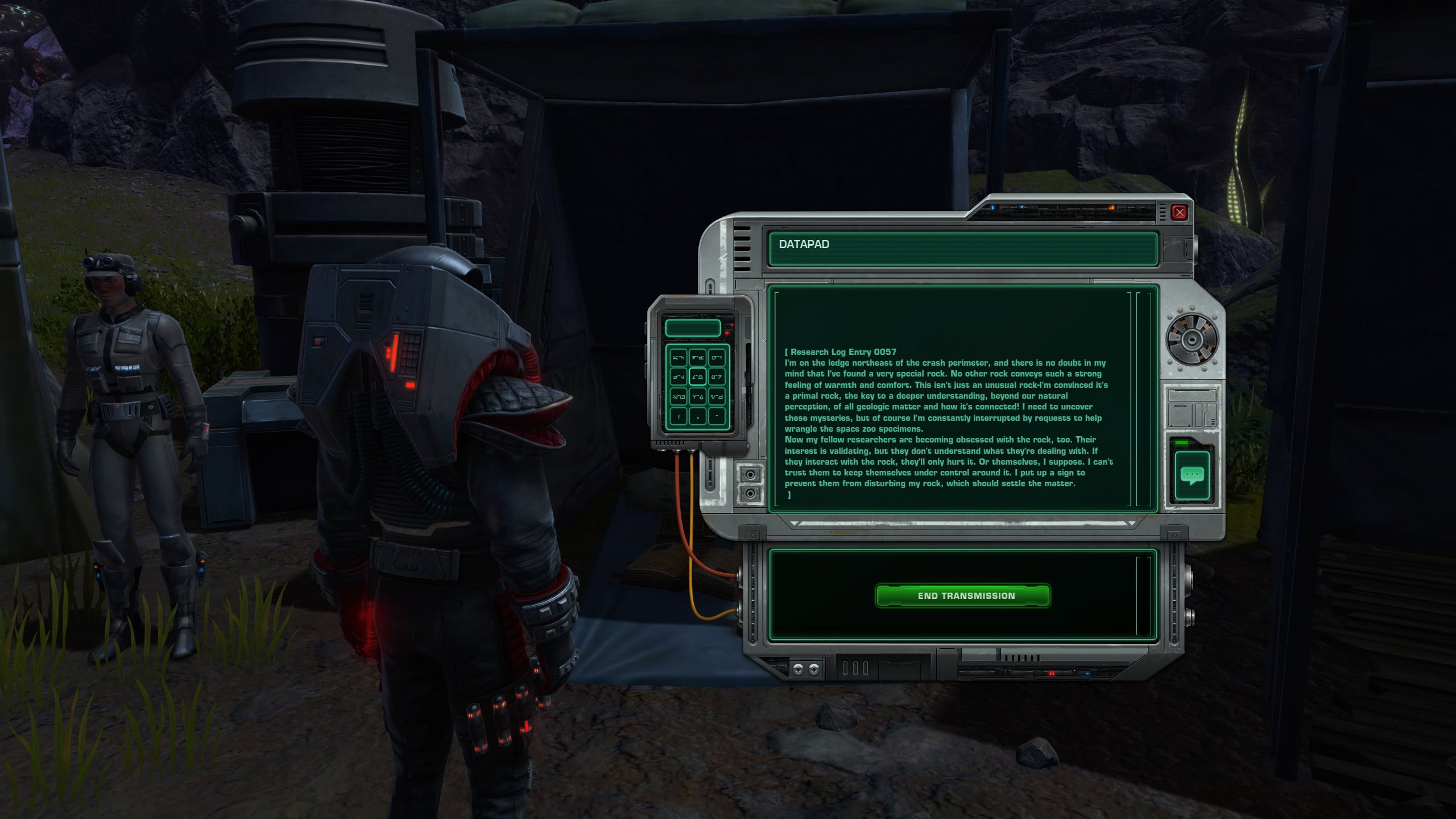Click the End Transmission button
Viewport: 1456px width, 819px height.
coord(962,595)
